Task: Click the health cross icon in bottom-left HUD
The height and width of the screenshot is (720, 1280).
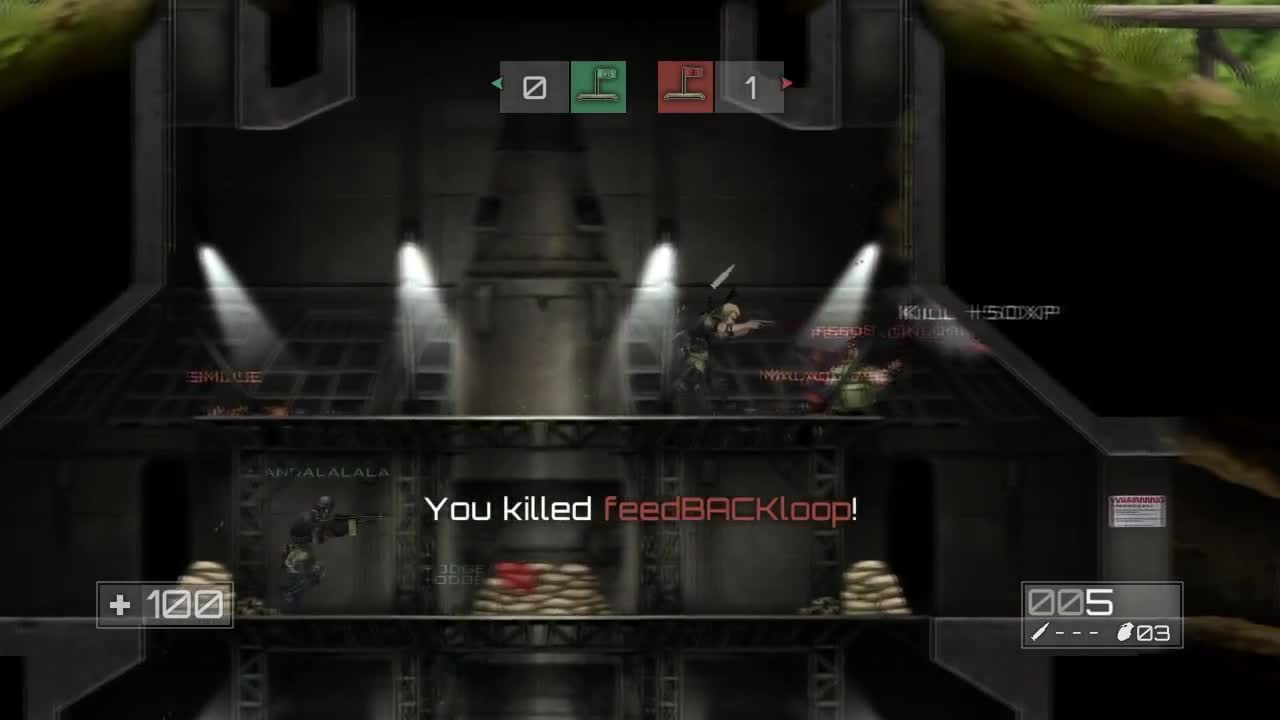Action: (x=119, y=604)
